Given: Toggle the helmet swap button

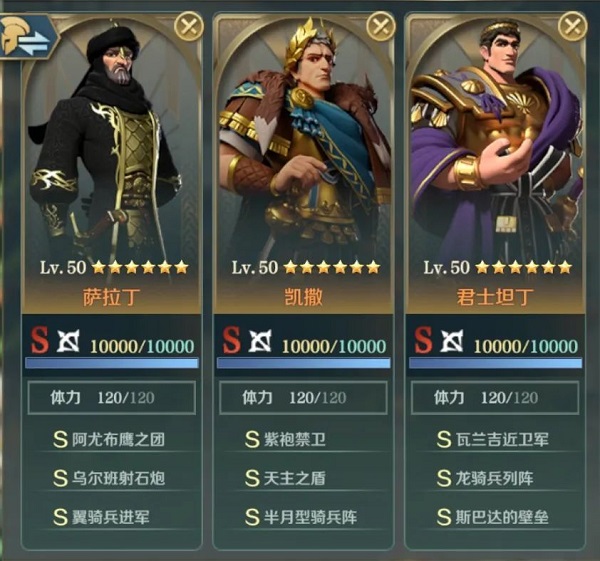Looking at the screenshot, I should [27, 37].
